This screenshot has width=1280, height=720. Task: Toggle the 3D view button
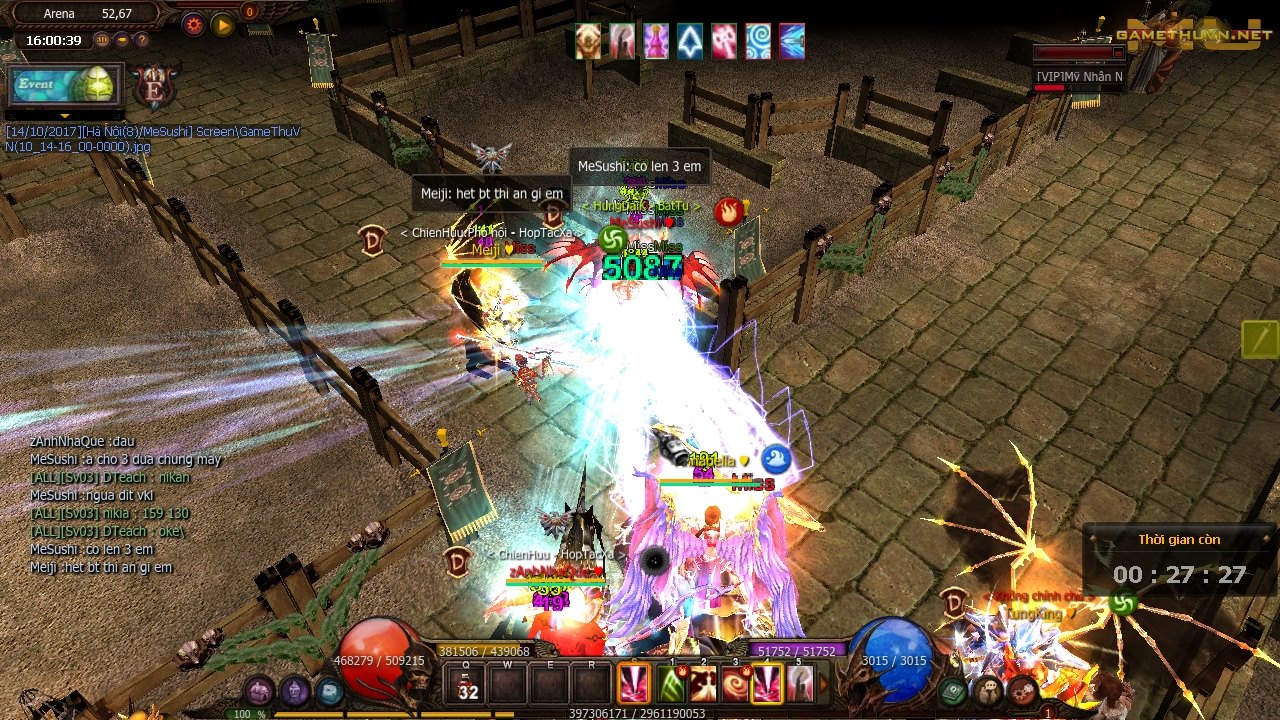point(102,40)
